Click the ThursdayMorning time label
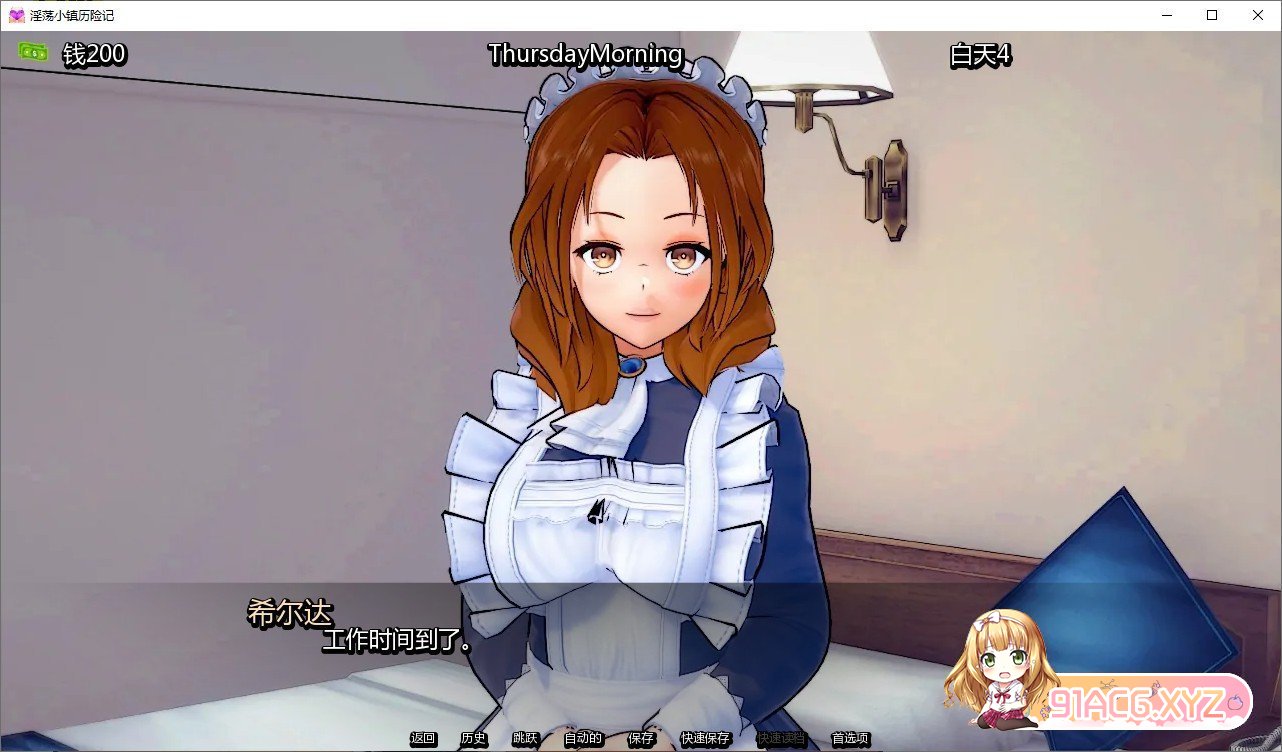Image resolution: width=1282 pixels, height=752 pixels. (x=585, y=54)
